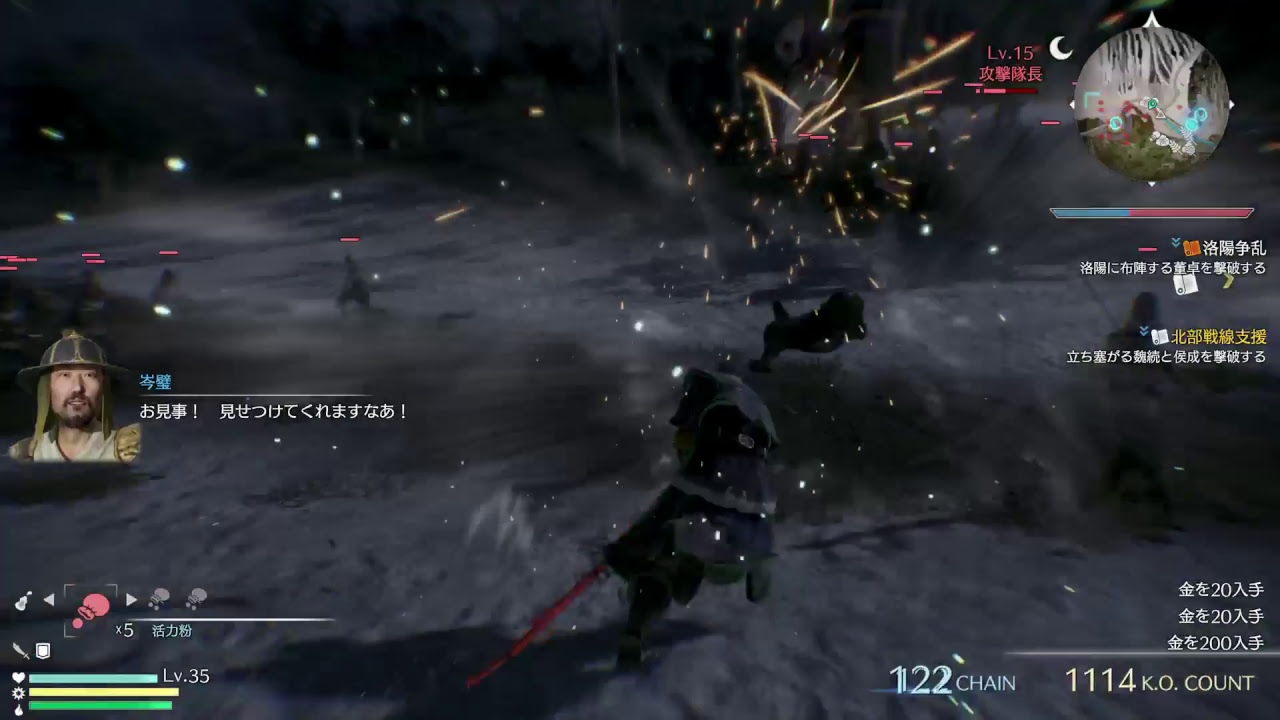Select the first greyed-out item slot
This screenshot has height=720, width=1280.
(x=155, y=599)
